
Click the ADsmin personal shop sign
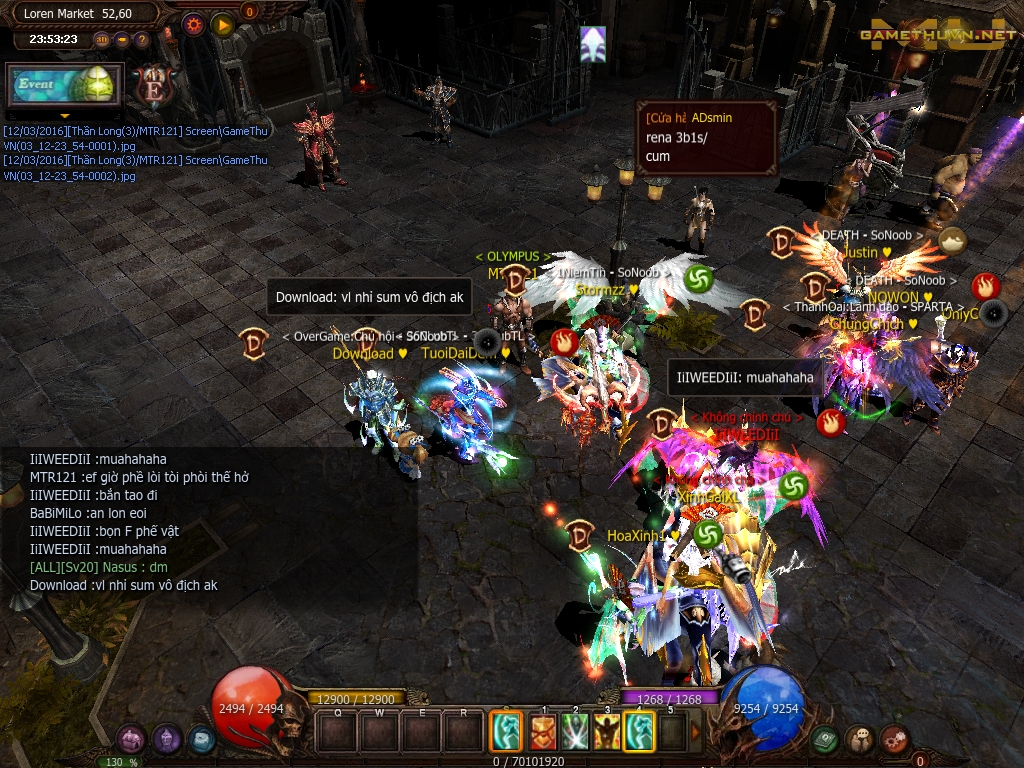tap(706, 137)
